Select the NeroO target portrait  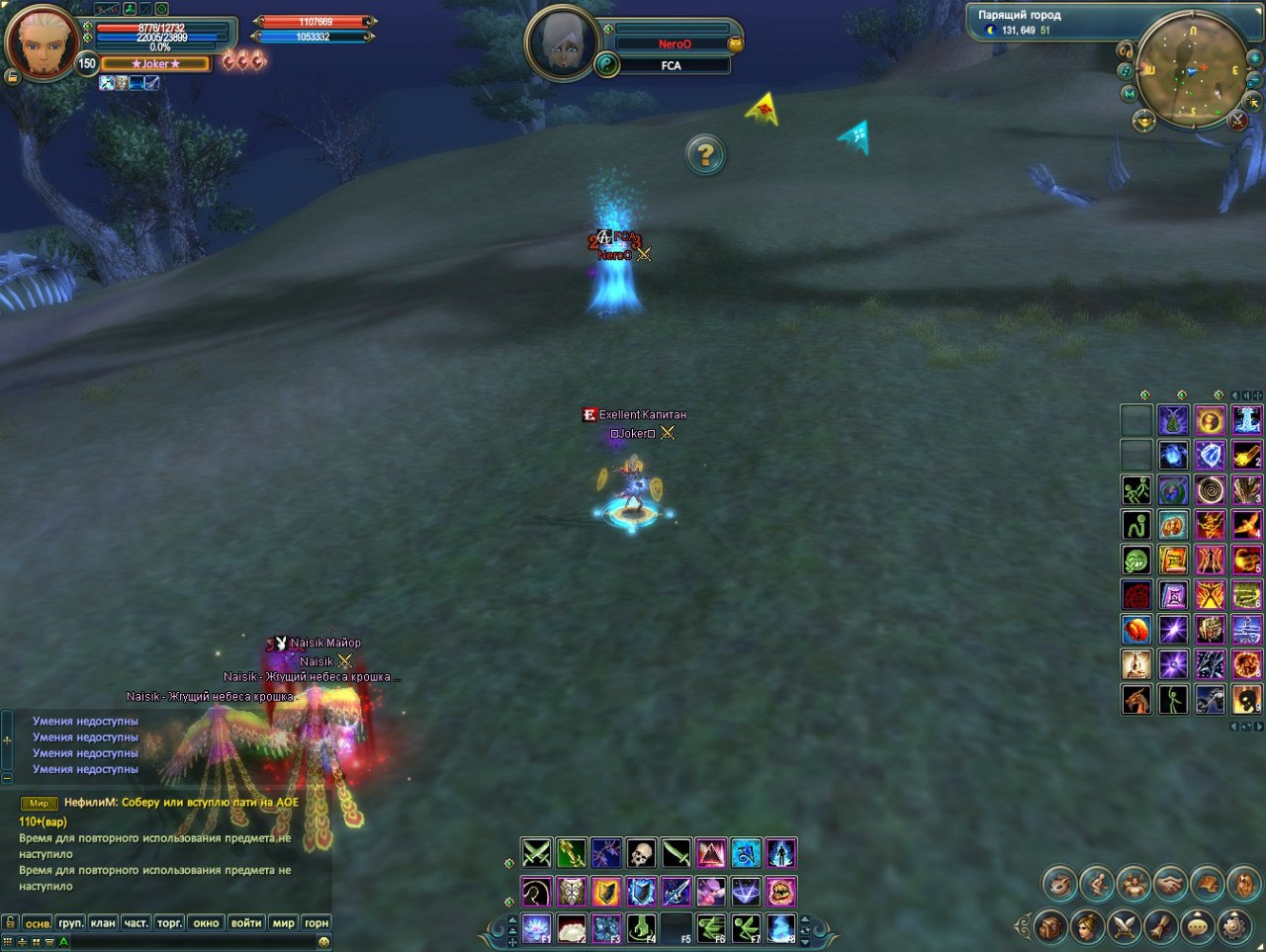point(562,44)
